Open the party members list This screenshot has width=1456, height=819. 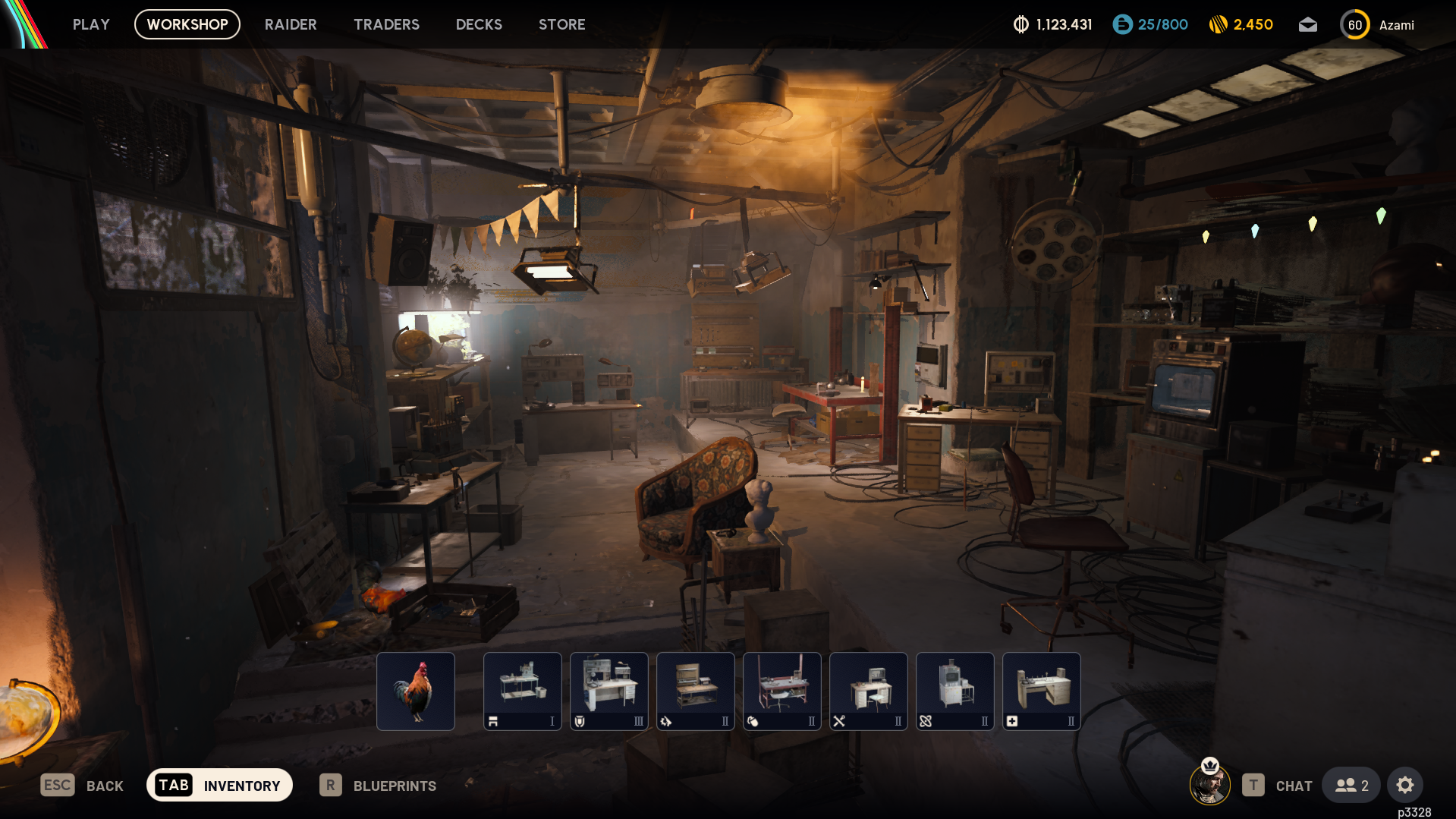(1351, 785)
